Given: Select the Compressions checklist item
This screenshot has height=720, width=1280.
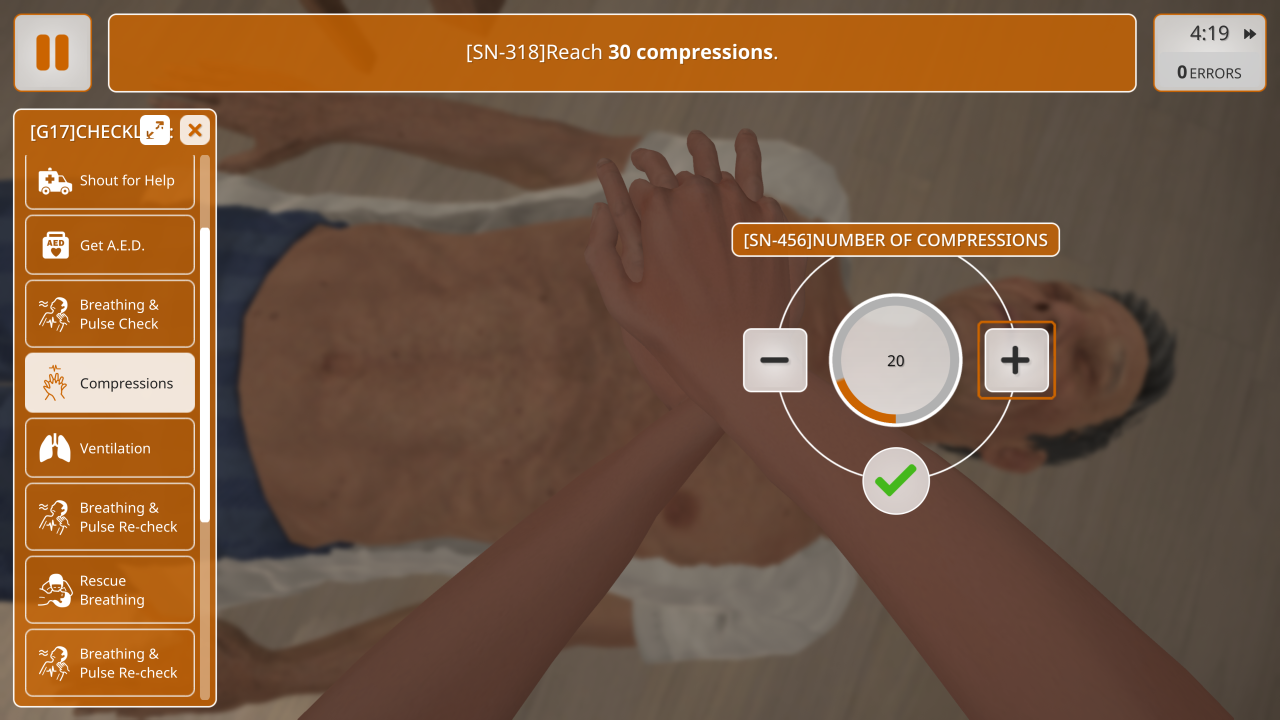Looking at the screenshot, I should pos(110,383).
